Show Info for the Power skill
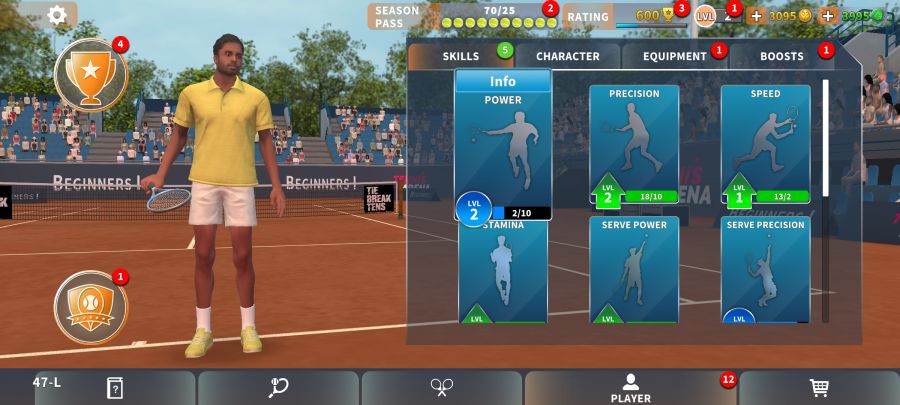The width and height of the screenshot is (900, 405). click(x=503, y=81)
